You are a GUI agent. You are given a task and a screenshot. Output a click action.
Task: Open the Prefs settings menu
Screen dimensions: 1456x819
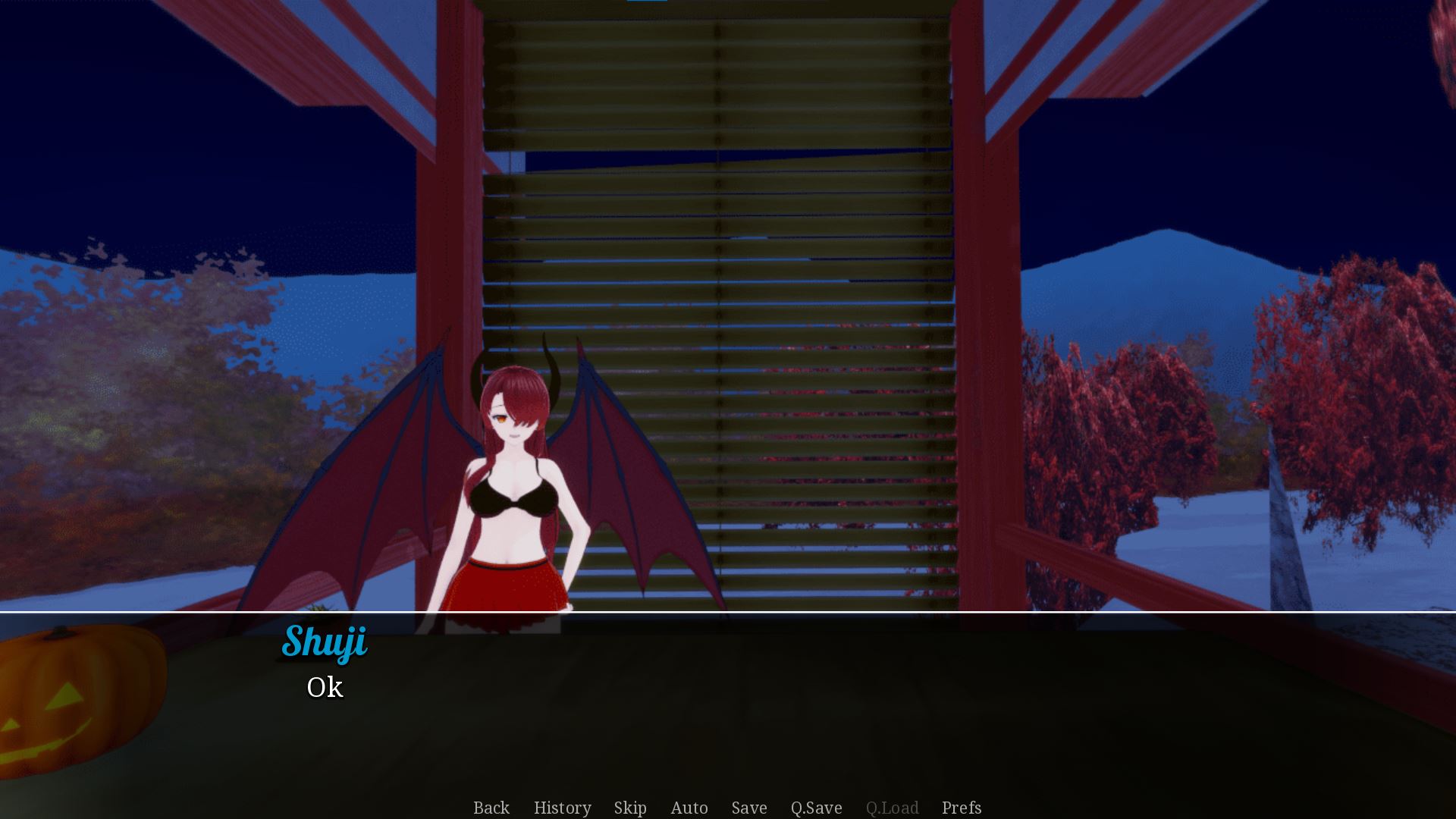[961, 808]
